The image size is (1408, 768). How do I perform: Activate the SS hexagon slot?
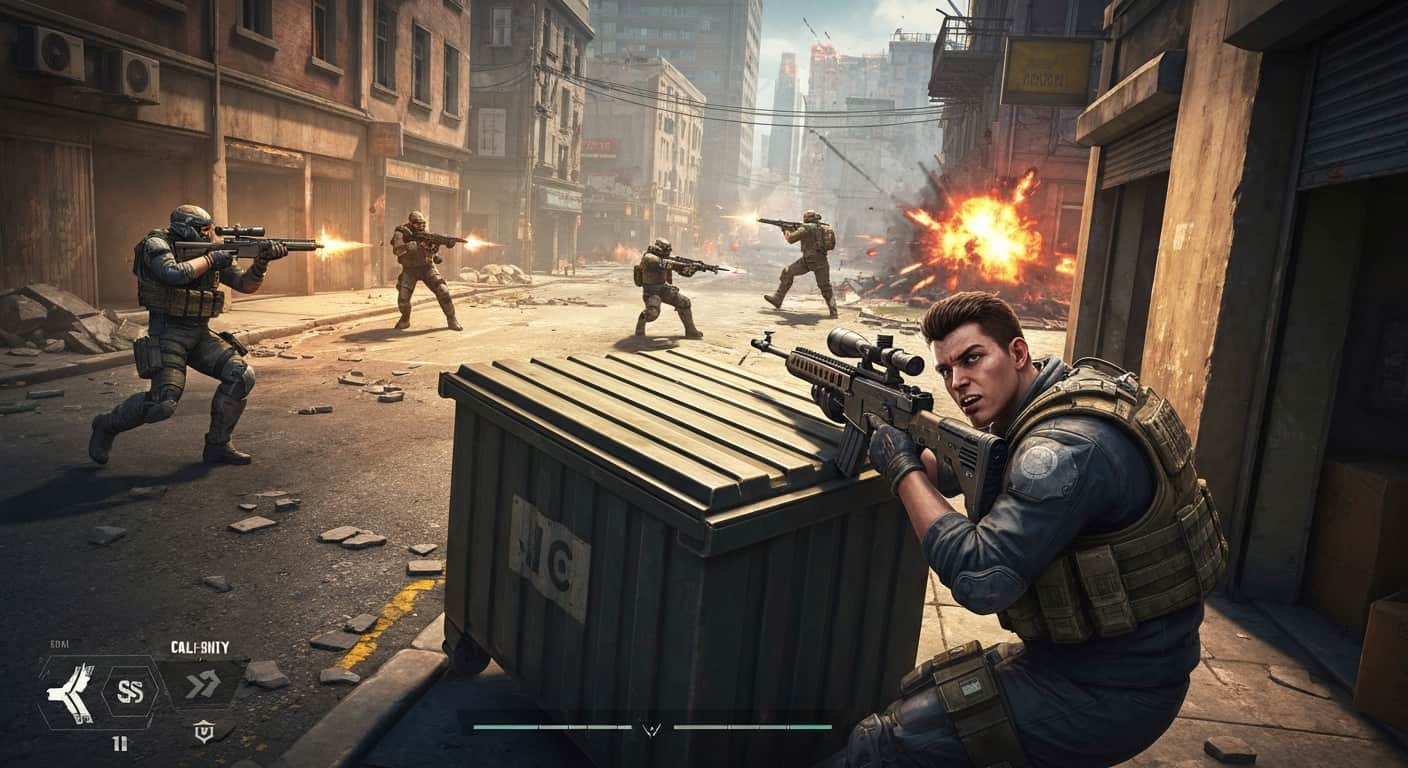tap(130, 690)
